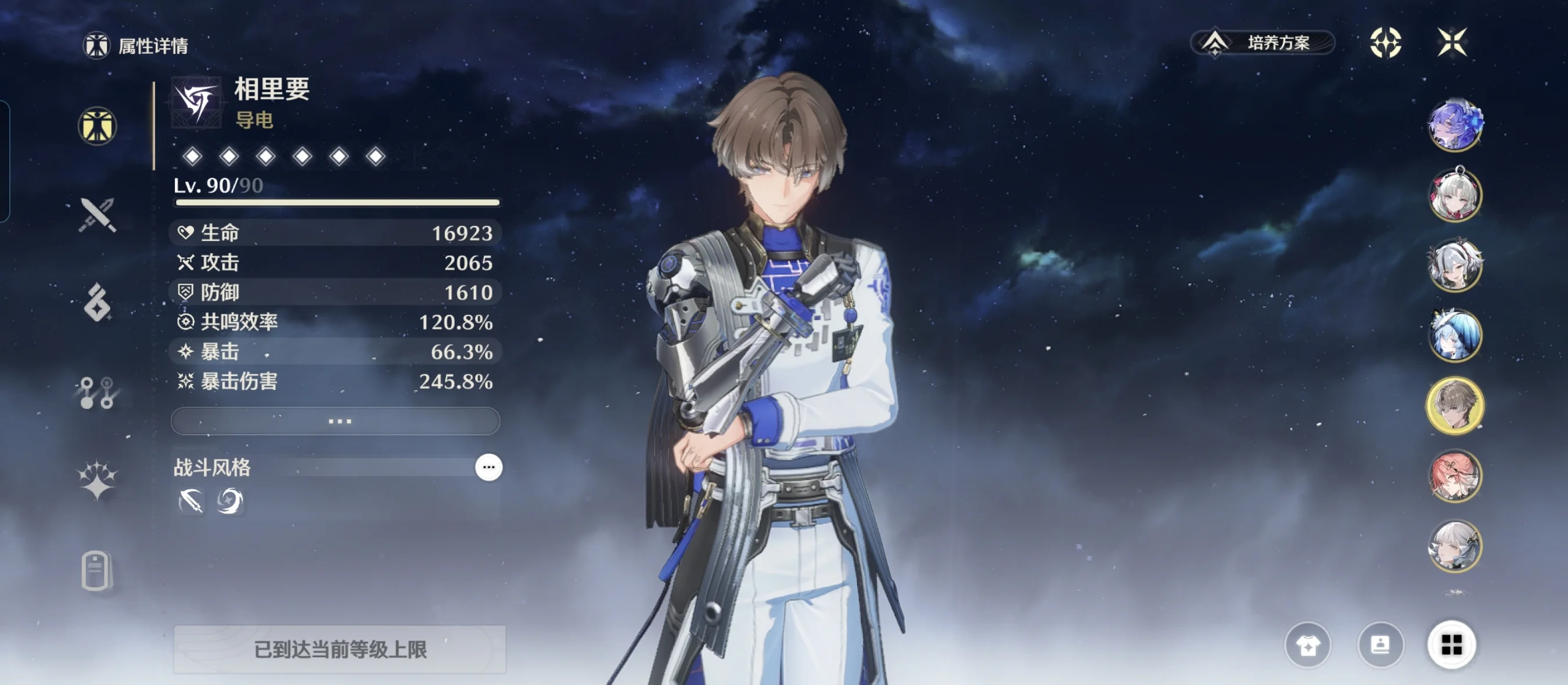This screenshot has width=1568, height=685.
Task: Click the 相里要 electro element emblem
Action: pyautogui.click(x=196, y=102)
